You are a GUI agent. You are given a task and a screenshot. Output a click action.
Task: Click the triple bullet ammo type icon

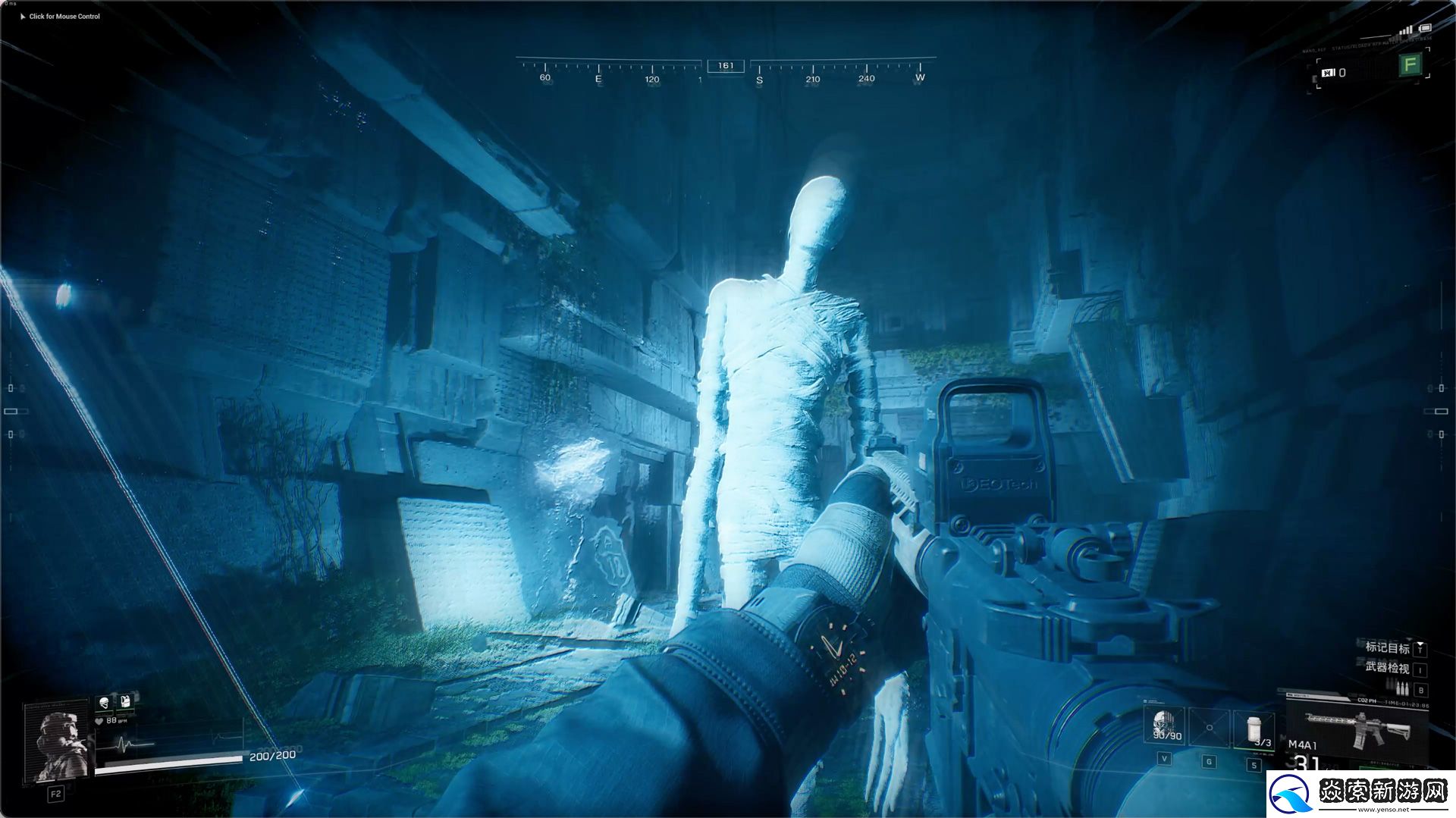(1401, 688)
